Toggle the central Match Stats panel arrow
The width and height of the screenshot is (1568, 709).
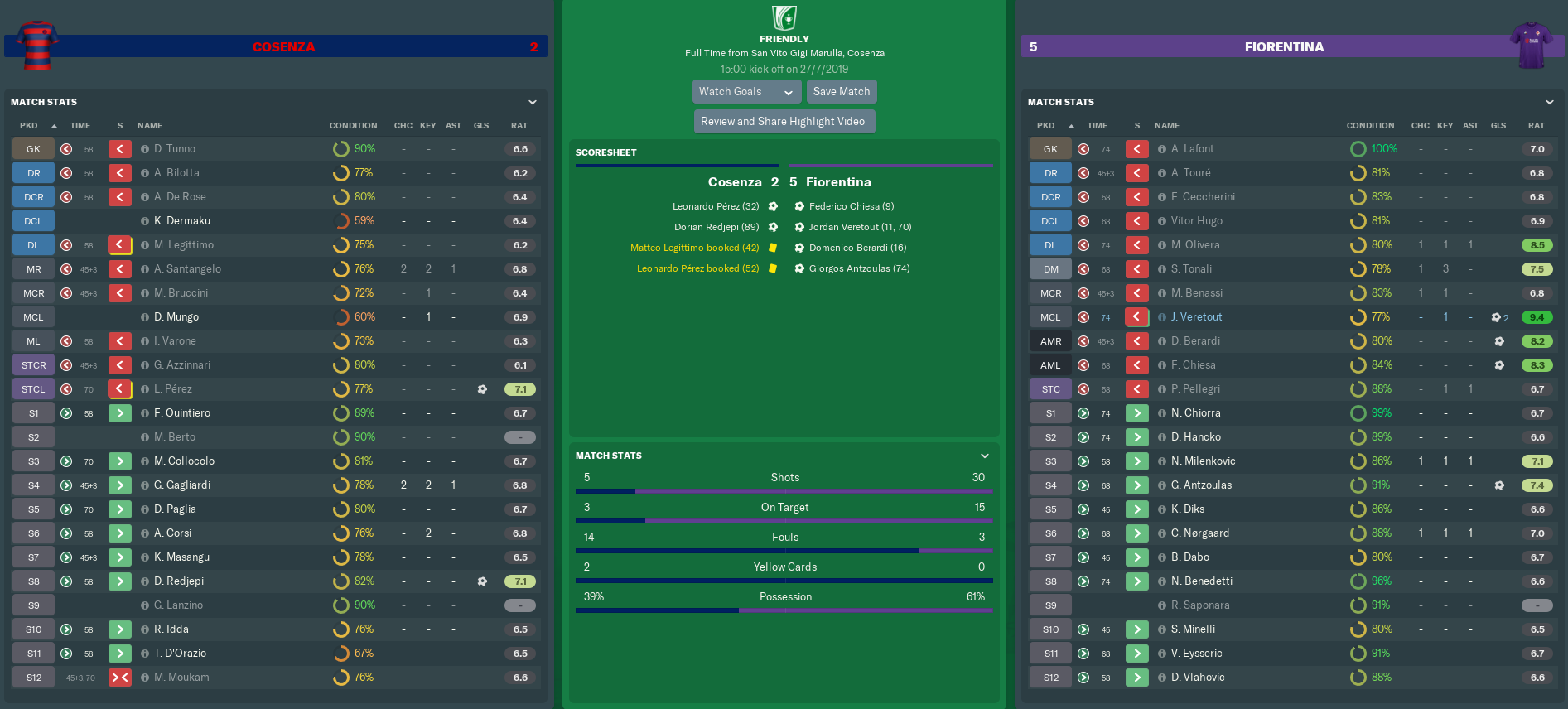[985, 456]
